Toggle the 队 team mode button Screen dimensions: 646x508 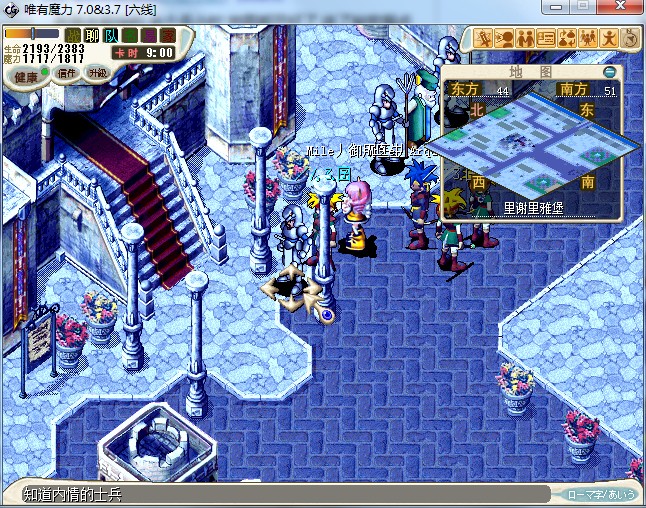(x=111, y=36)
